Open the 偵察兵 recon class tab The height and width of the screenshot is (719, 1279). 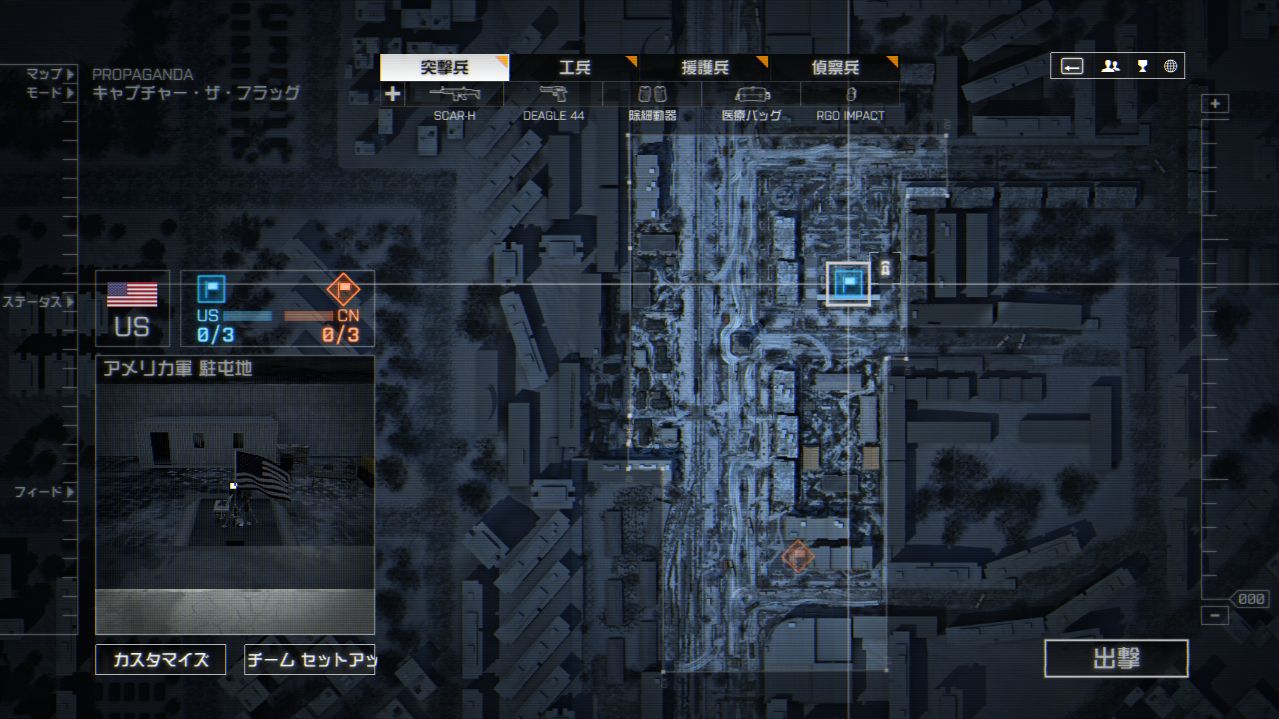[x=835, y=68]
